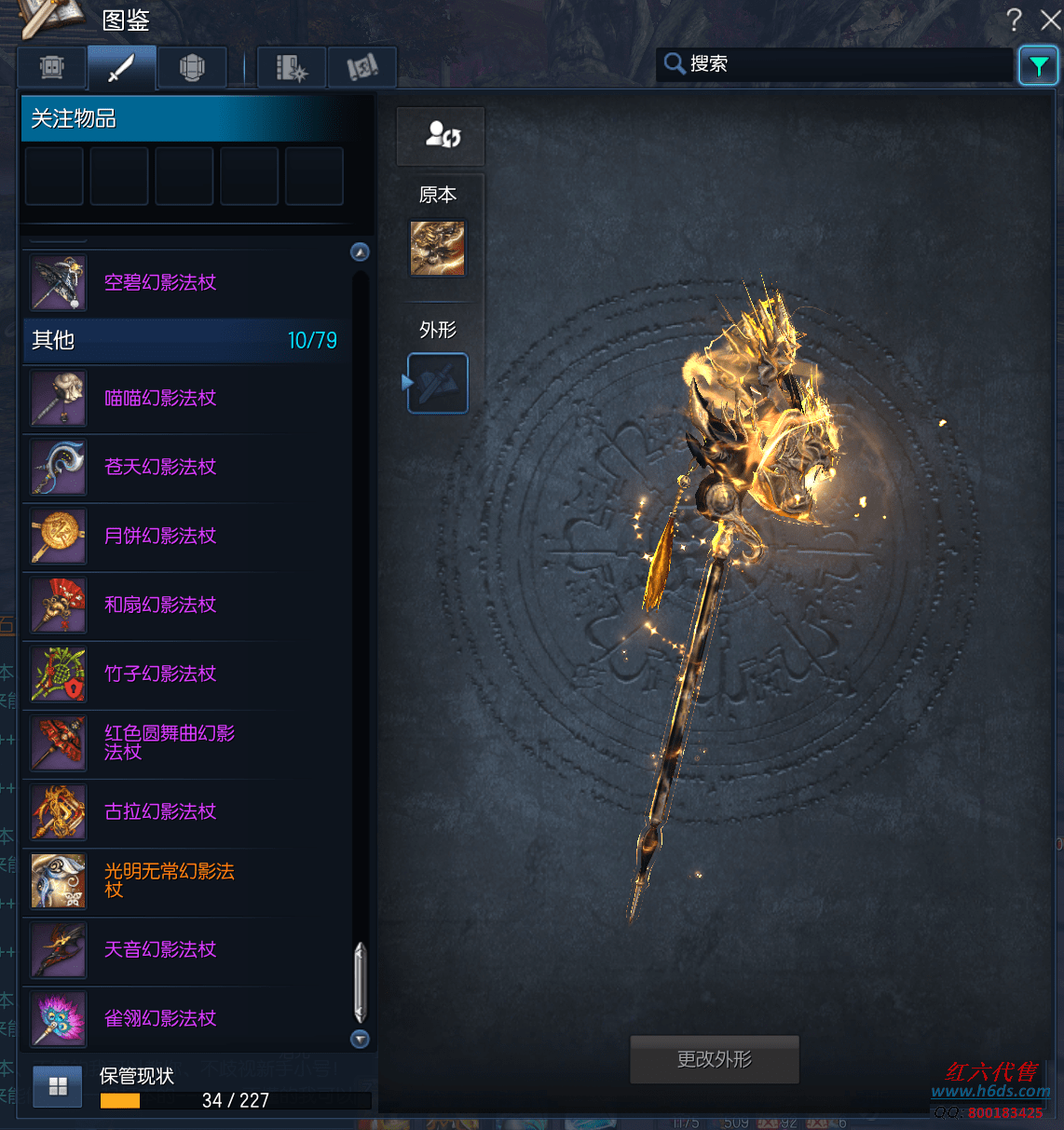The image size is (1064, 1130).
Task: Close the 图鉴 window
Action: coord(1050,20)
